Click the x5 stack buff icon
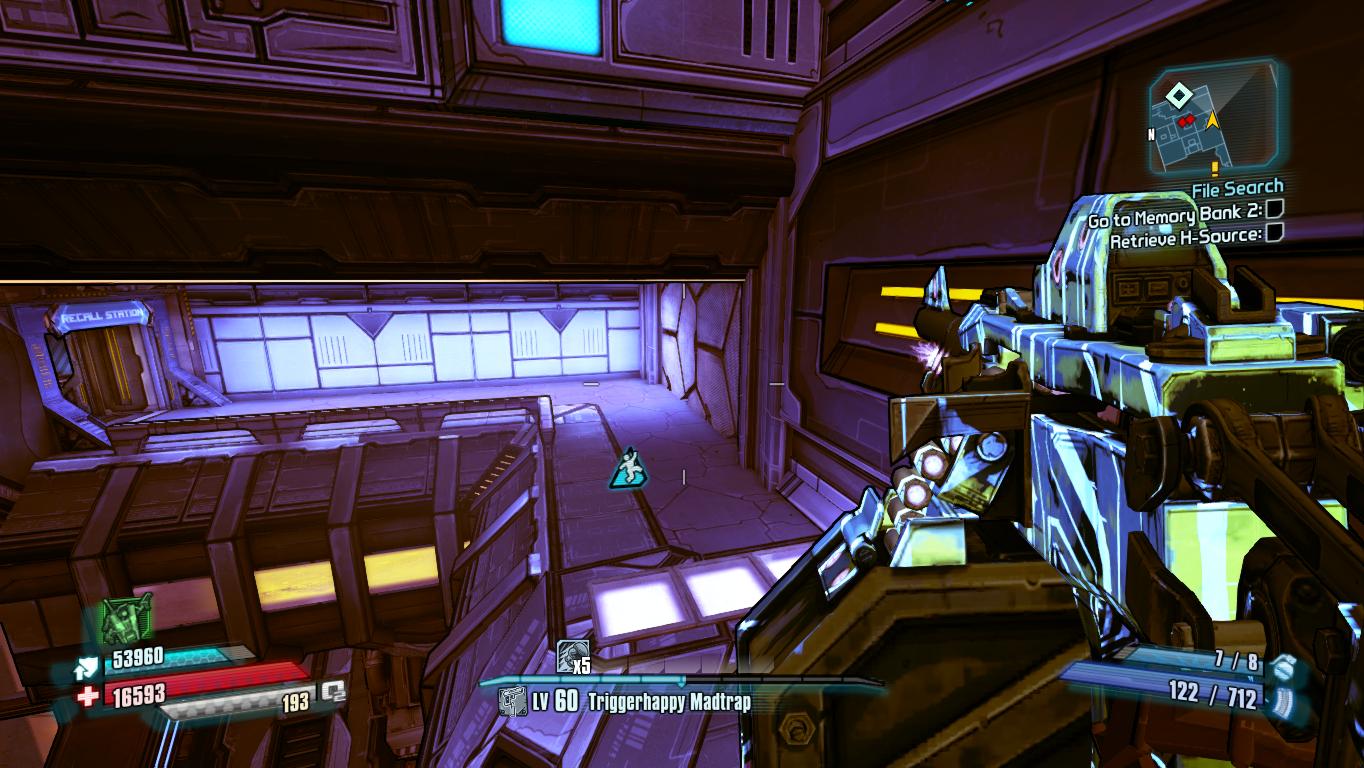Viewport: 1364px width, 768px height. 571,655
